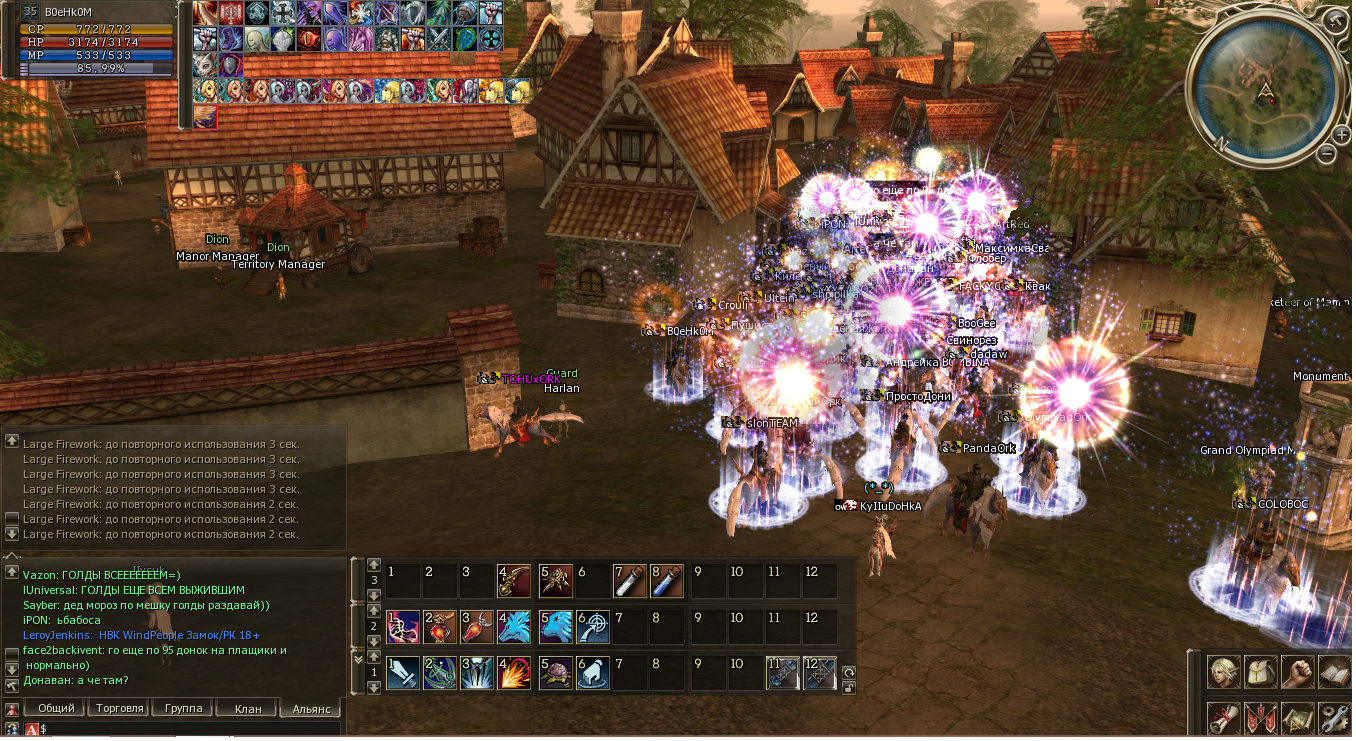Open the quest scroll icon
Image resolution: width=1356 pixels, height=741 pixels.
1224,717
